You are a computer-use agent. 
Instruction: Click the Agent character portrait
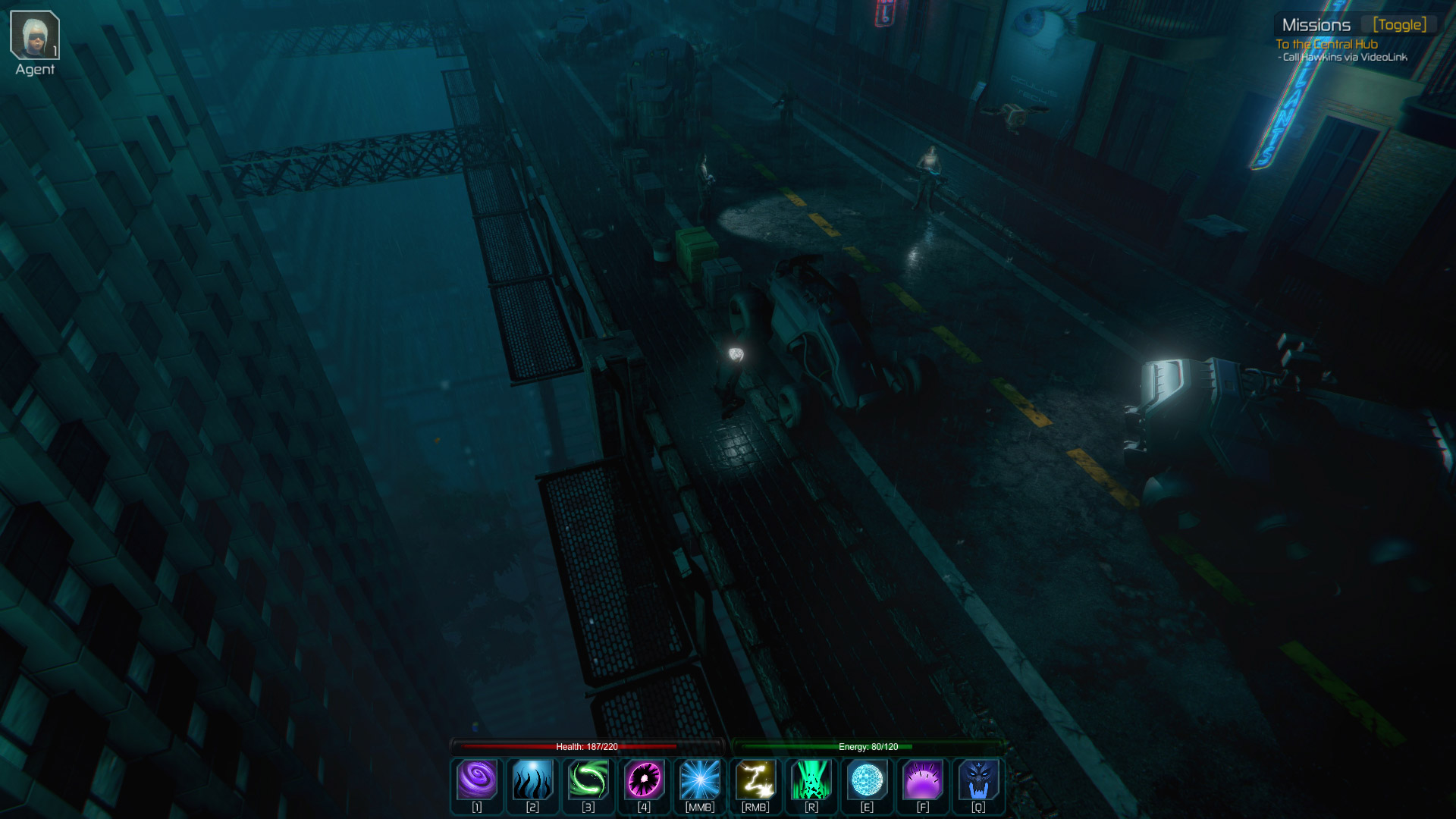click(x=35, y=36)
